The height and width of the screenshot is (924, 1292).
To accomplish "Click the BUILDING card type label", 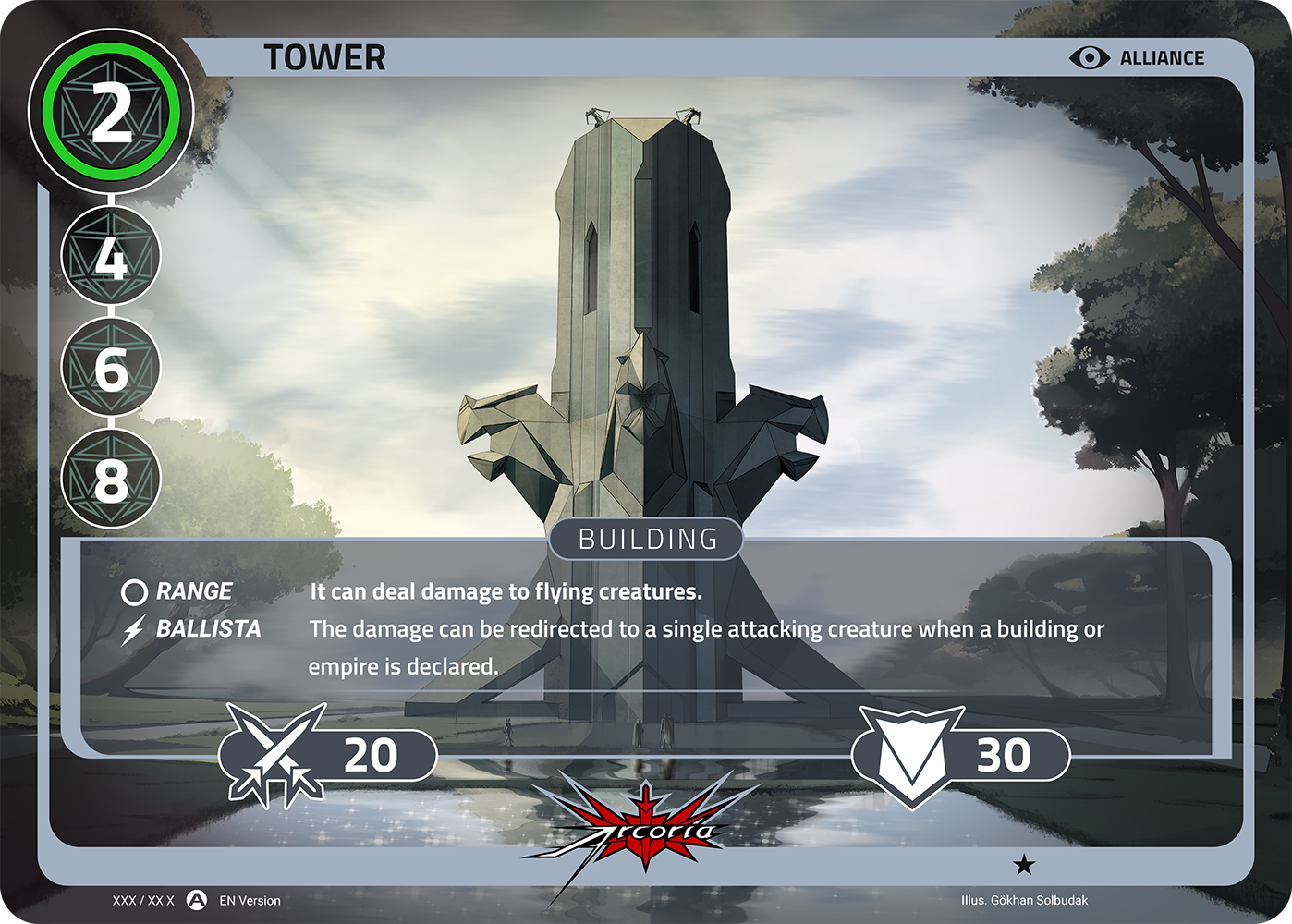I will [647, 539].
